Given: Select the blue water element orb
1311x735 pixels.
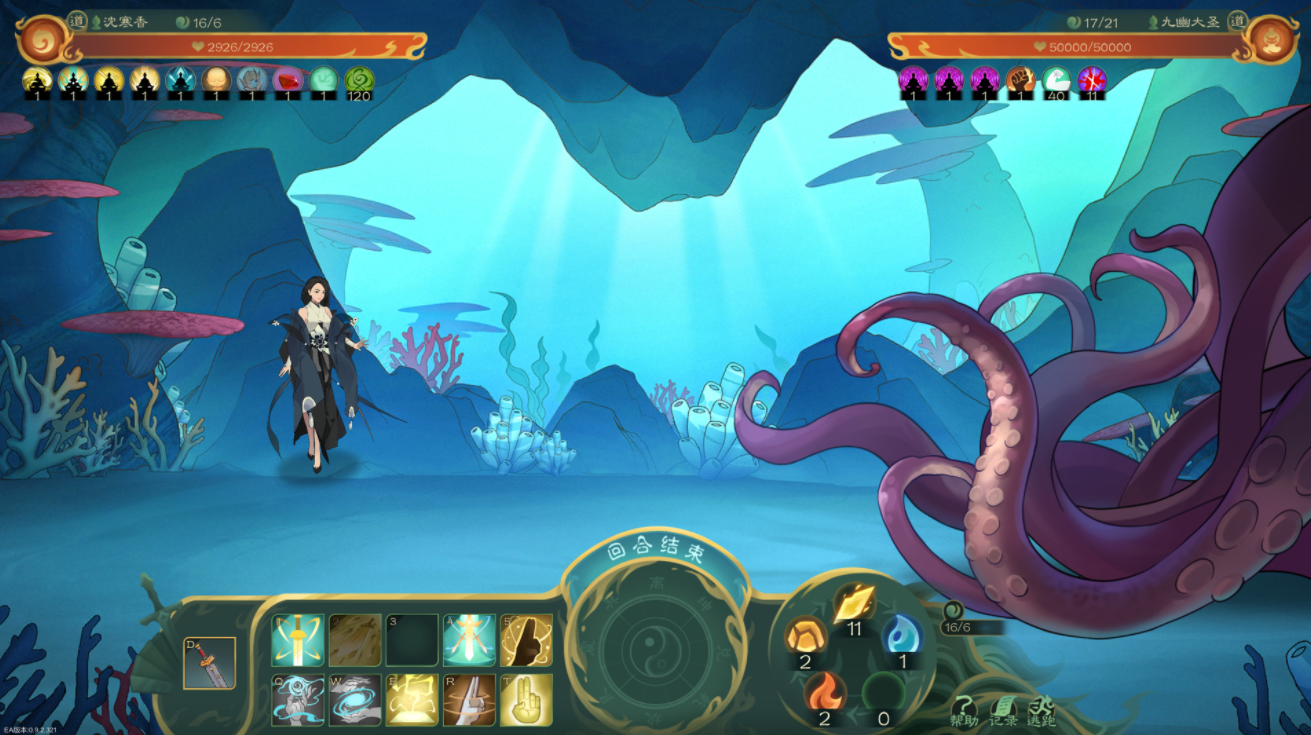Looking at the screenshot, I should (x=902, y=635).
